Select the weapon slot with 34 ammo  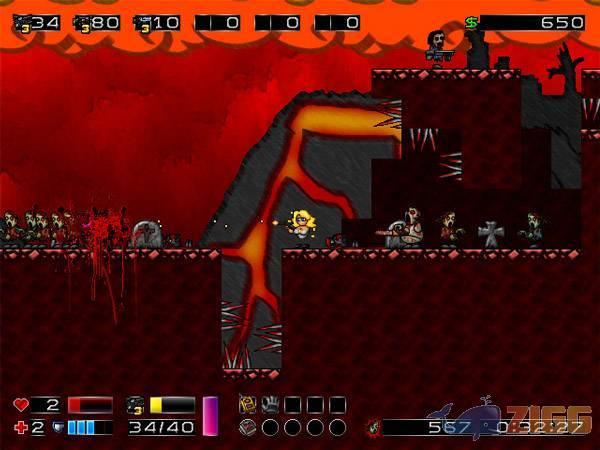[22, 23]
